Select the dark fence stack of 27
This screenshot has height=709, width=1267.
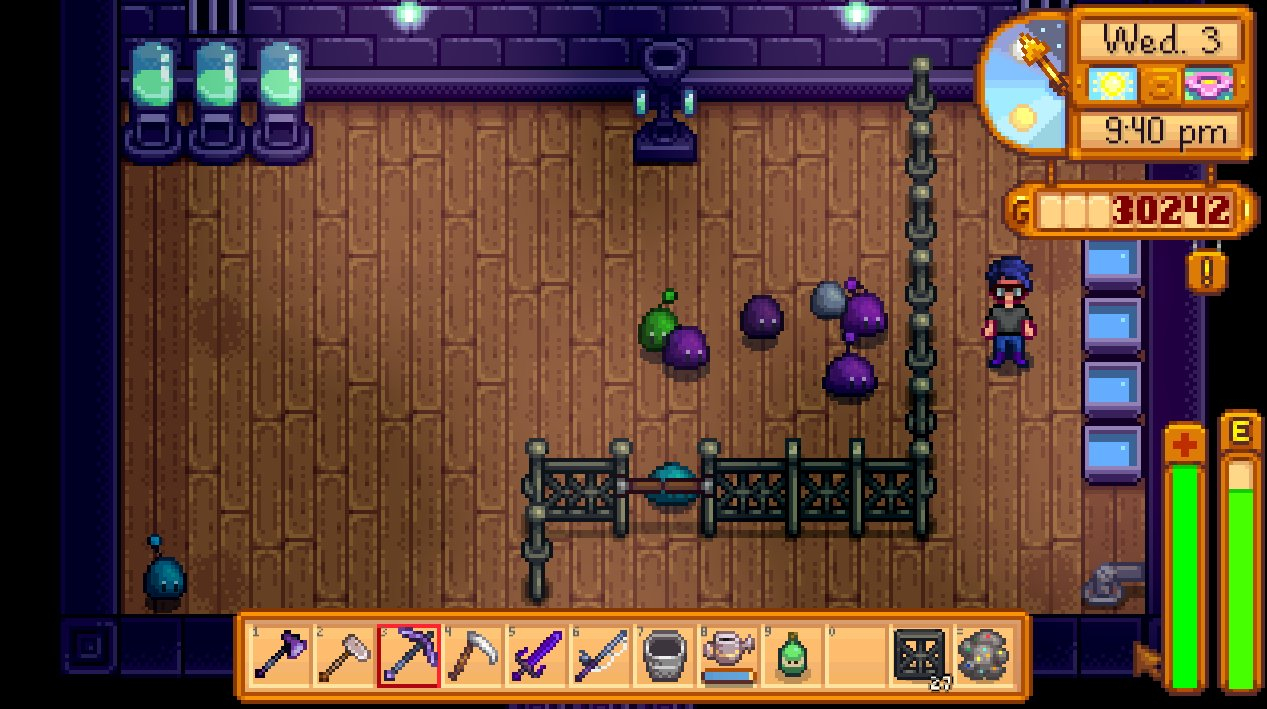point(920,656)
